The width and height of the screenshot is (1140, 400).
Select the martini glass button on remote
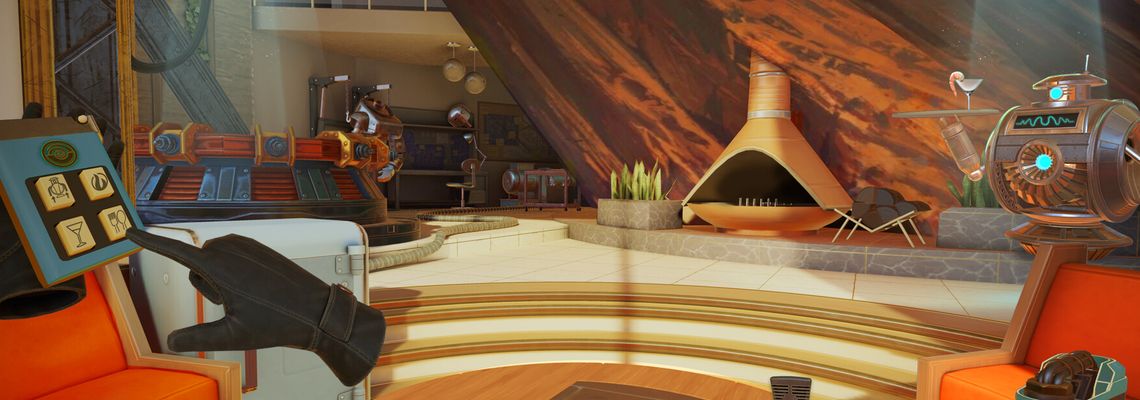[75, 233]
